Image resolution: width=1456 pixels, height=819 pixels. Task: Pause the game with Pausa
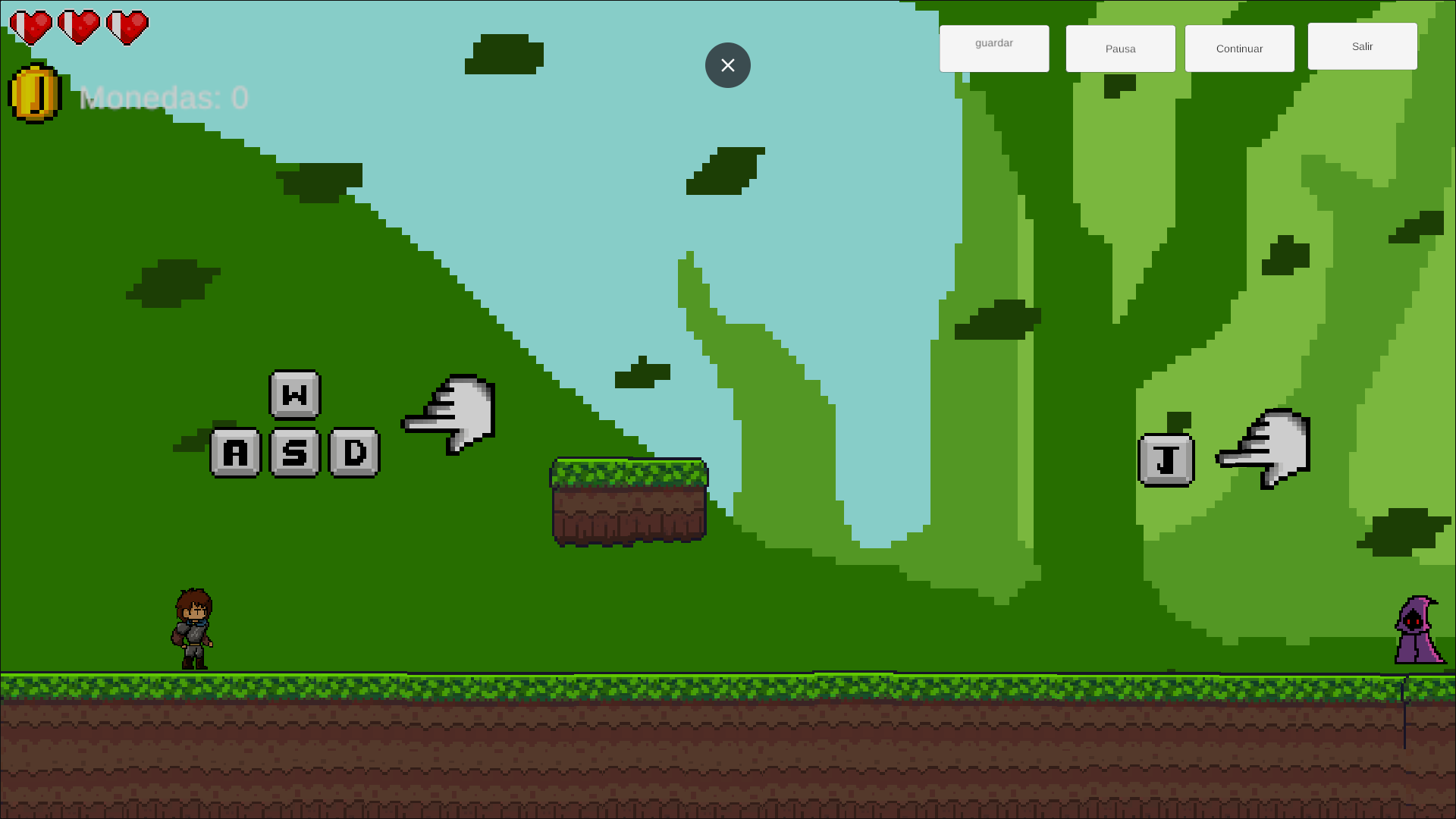click(x=1120, y=49)
